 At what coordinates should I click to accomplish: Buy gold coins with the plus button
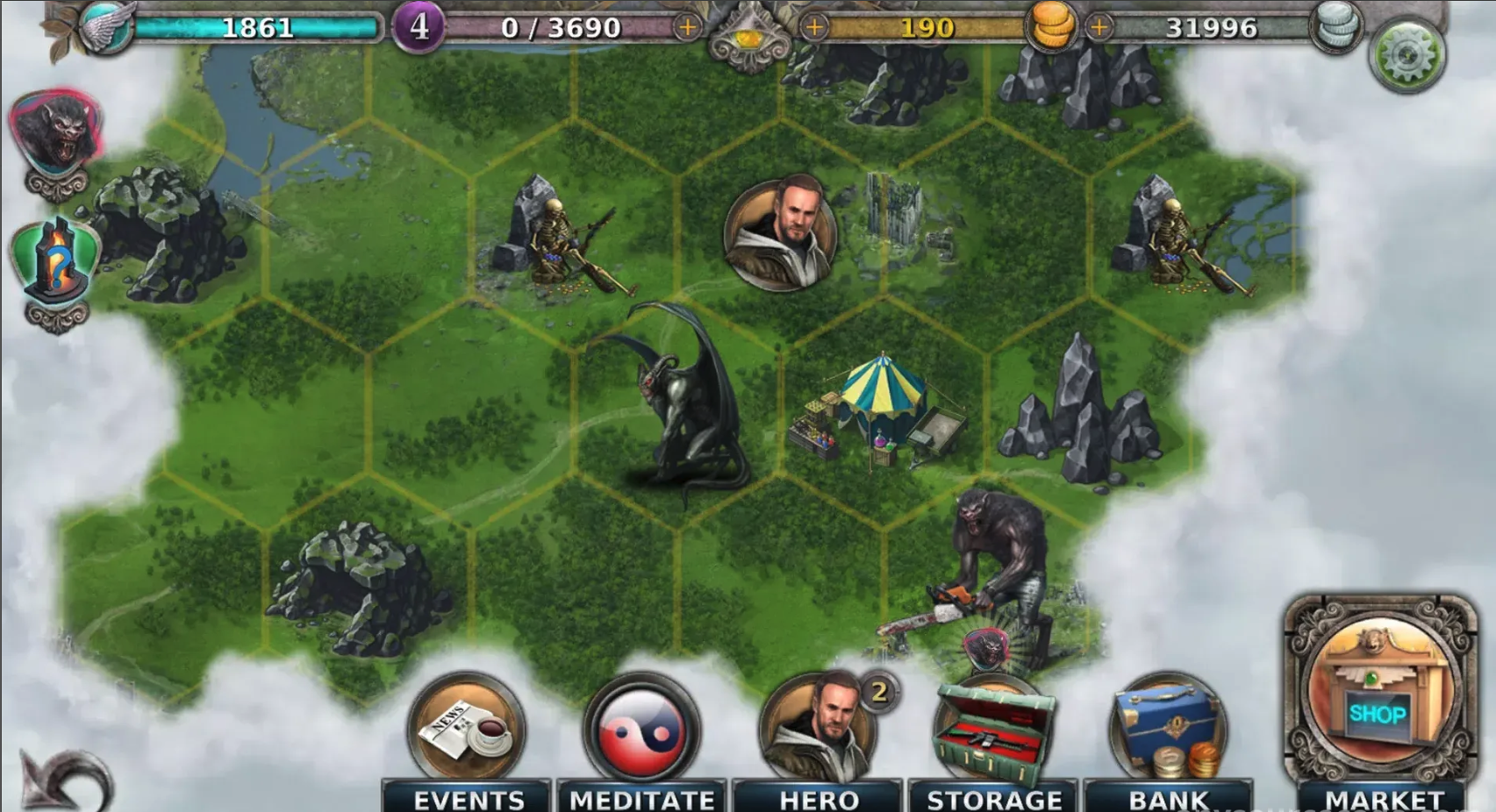814,27
